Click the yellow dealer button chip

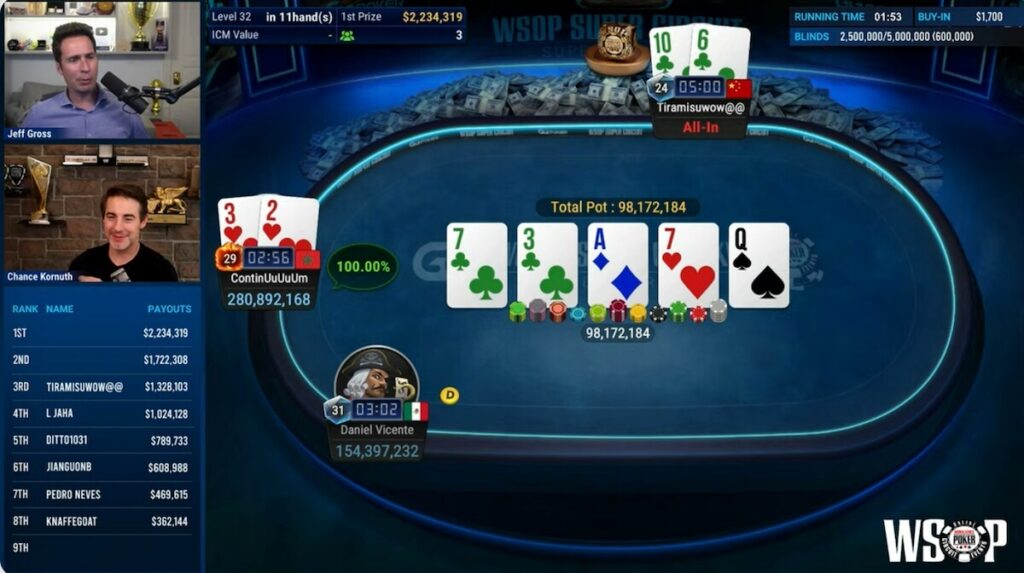click(450, 396)
